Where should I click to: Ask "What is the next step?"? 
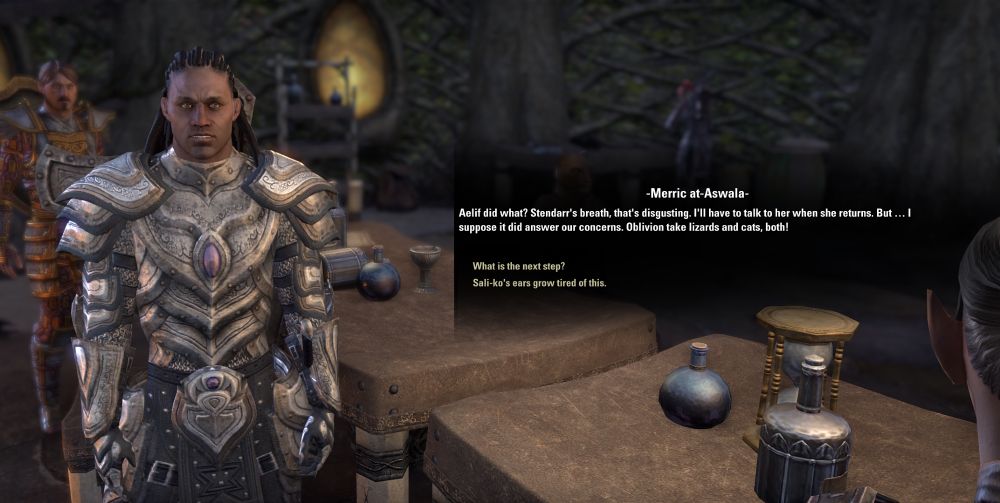pyautogui.click(x=519, y=266)
